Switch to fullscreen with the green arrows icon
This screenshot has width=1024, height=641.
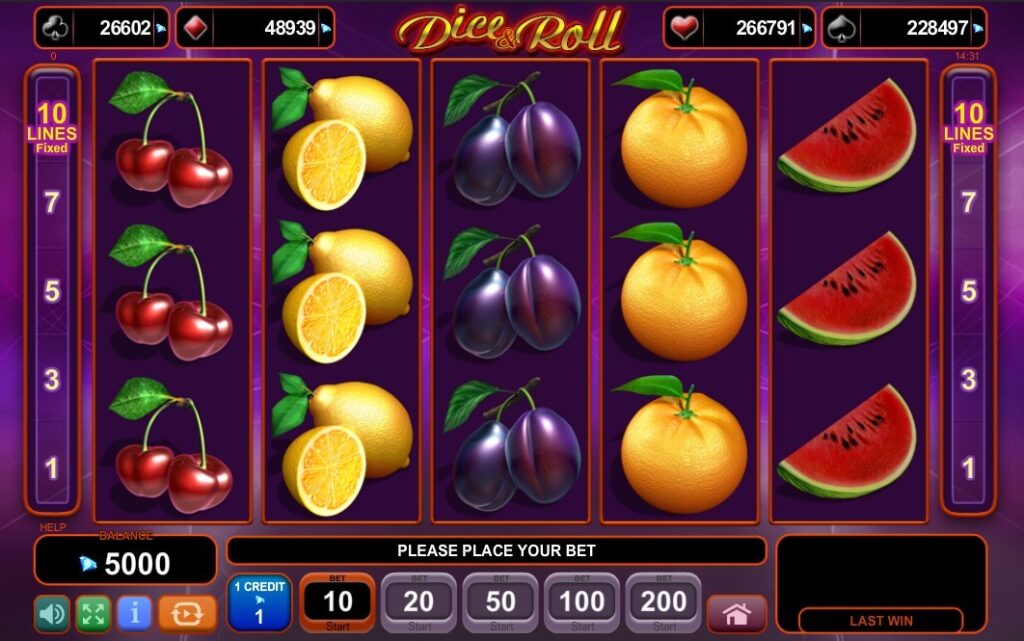pos(93,612)
